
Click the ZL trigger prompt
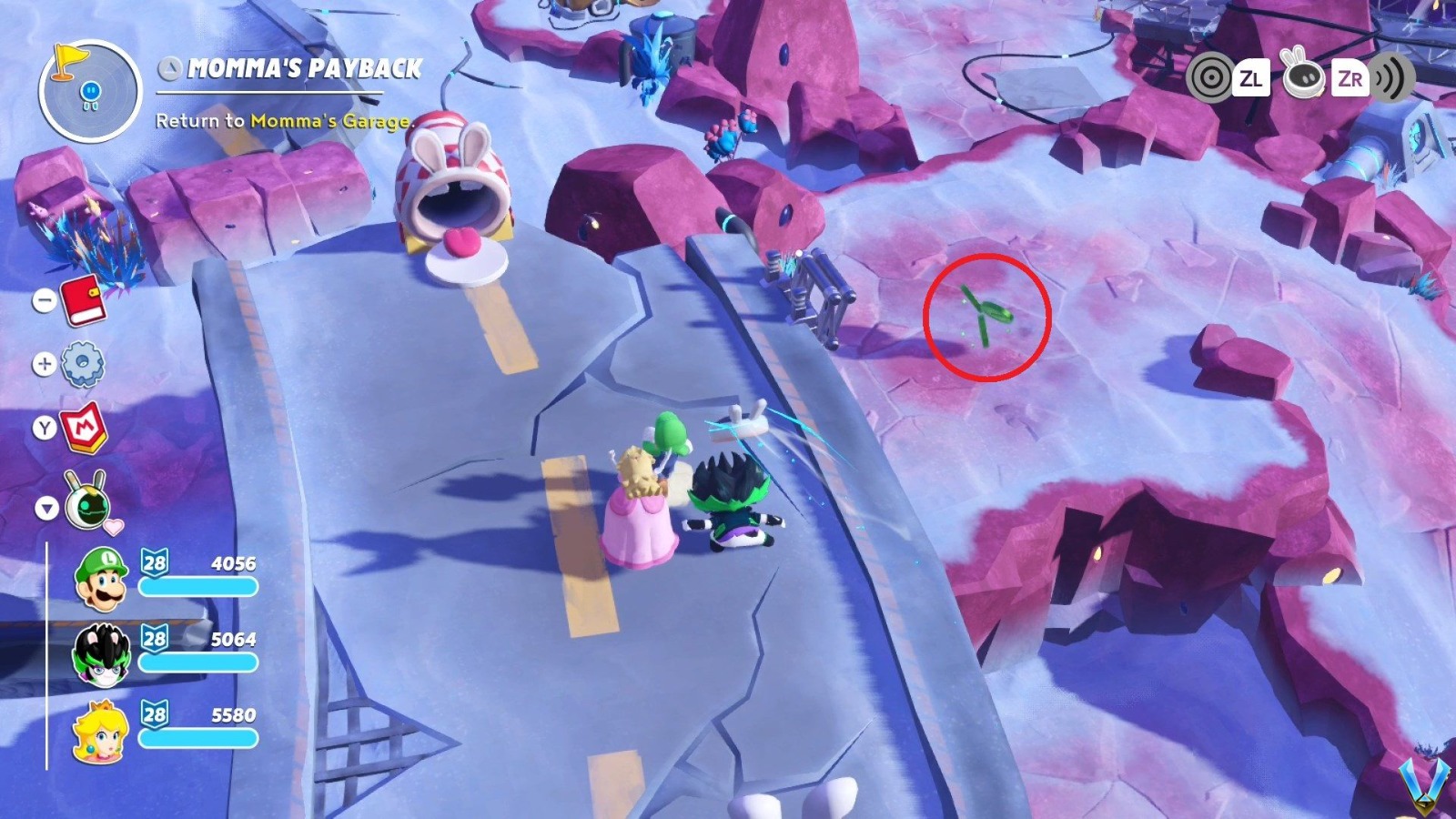point(1253,79)
